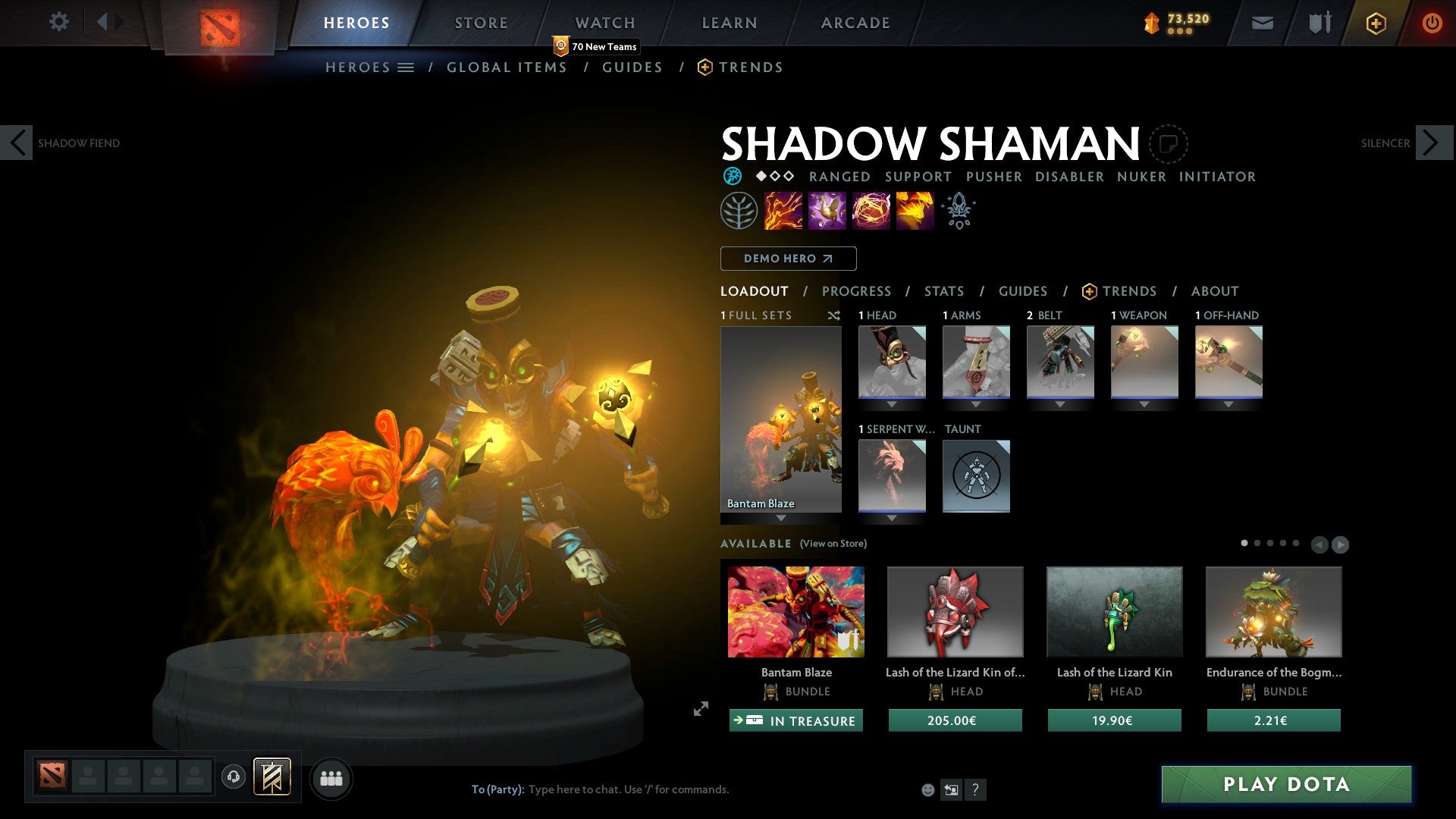Click the armory shield and sword icon

pyautogui.click(x=1319, y=23)
